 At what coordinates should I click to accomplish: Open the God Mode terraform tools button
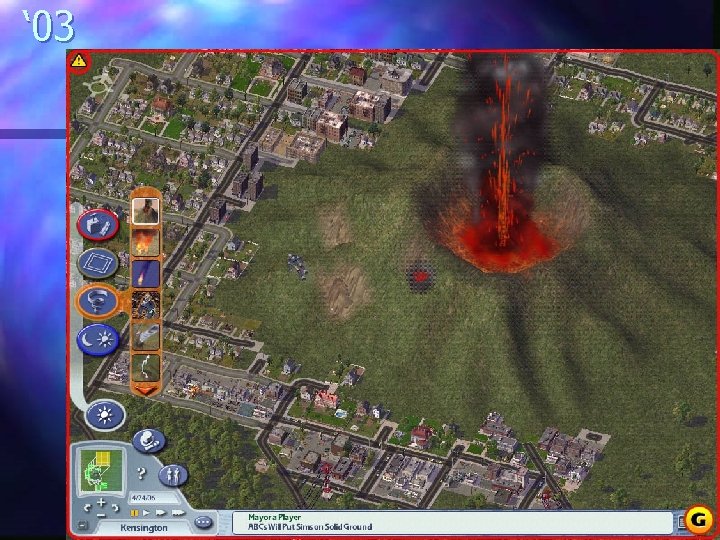click(98, 224)
